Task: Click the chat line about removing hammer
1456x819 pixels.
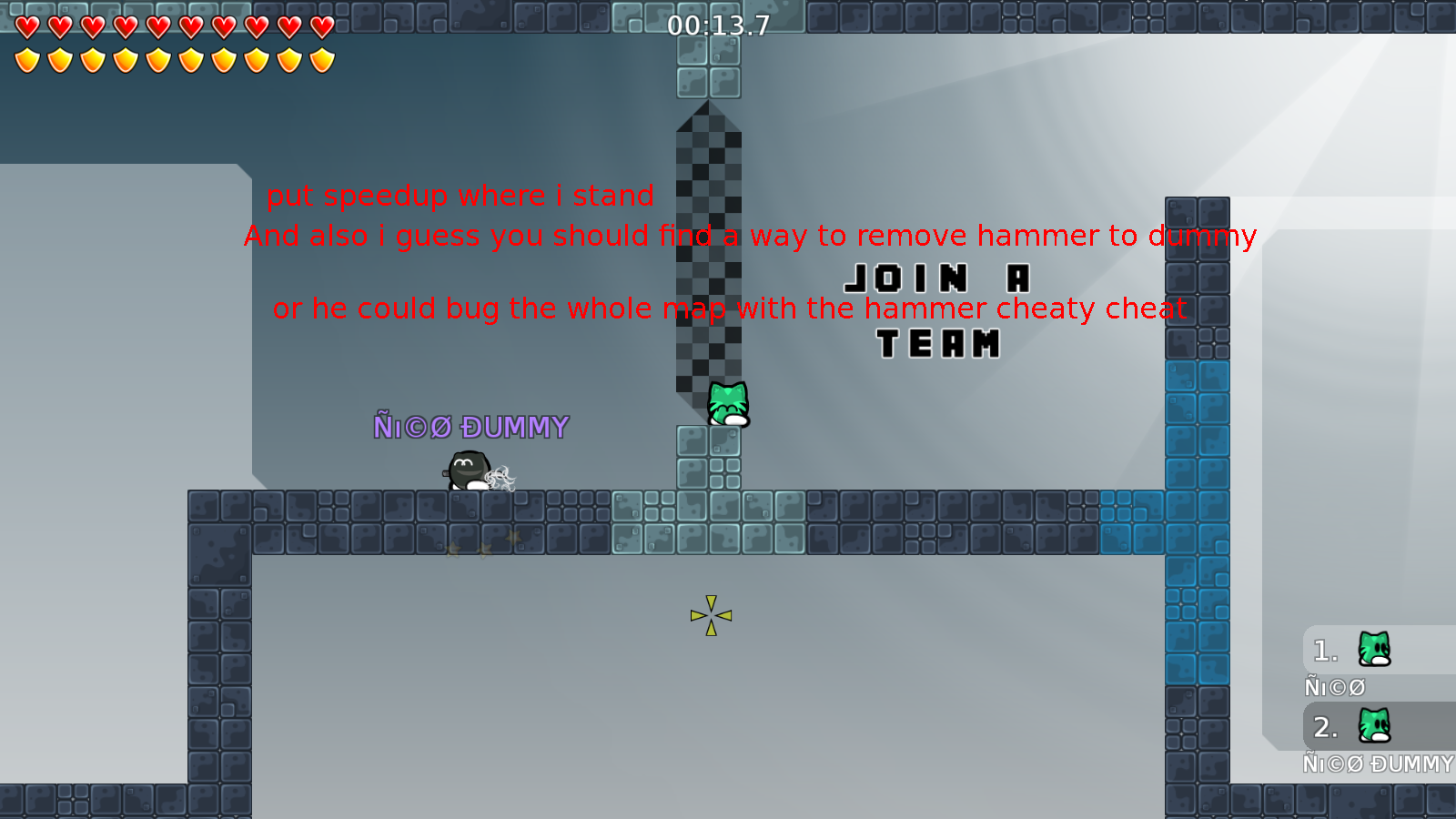Action: point(749,236)
